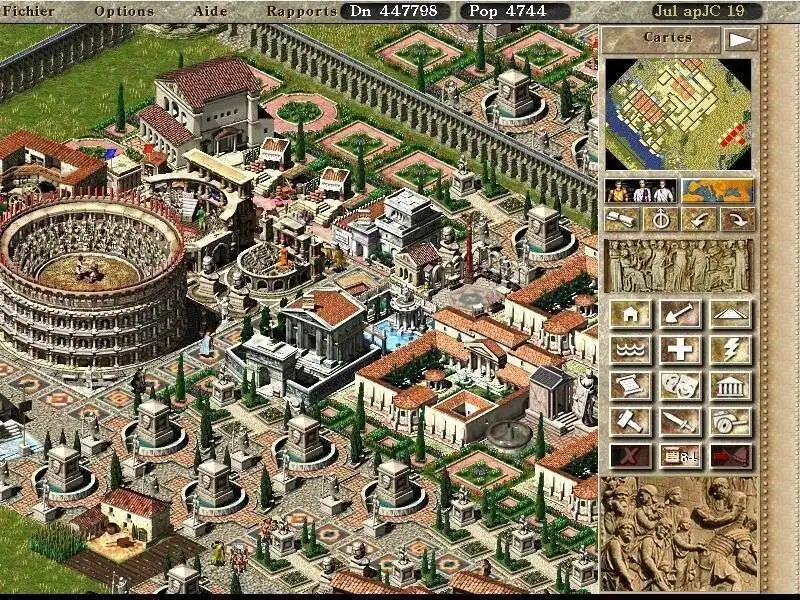
Task: Open the health structures cross button
Action: pyautogui.click(x=680, y=350)
